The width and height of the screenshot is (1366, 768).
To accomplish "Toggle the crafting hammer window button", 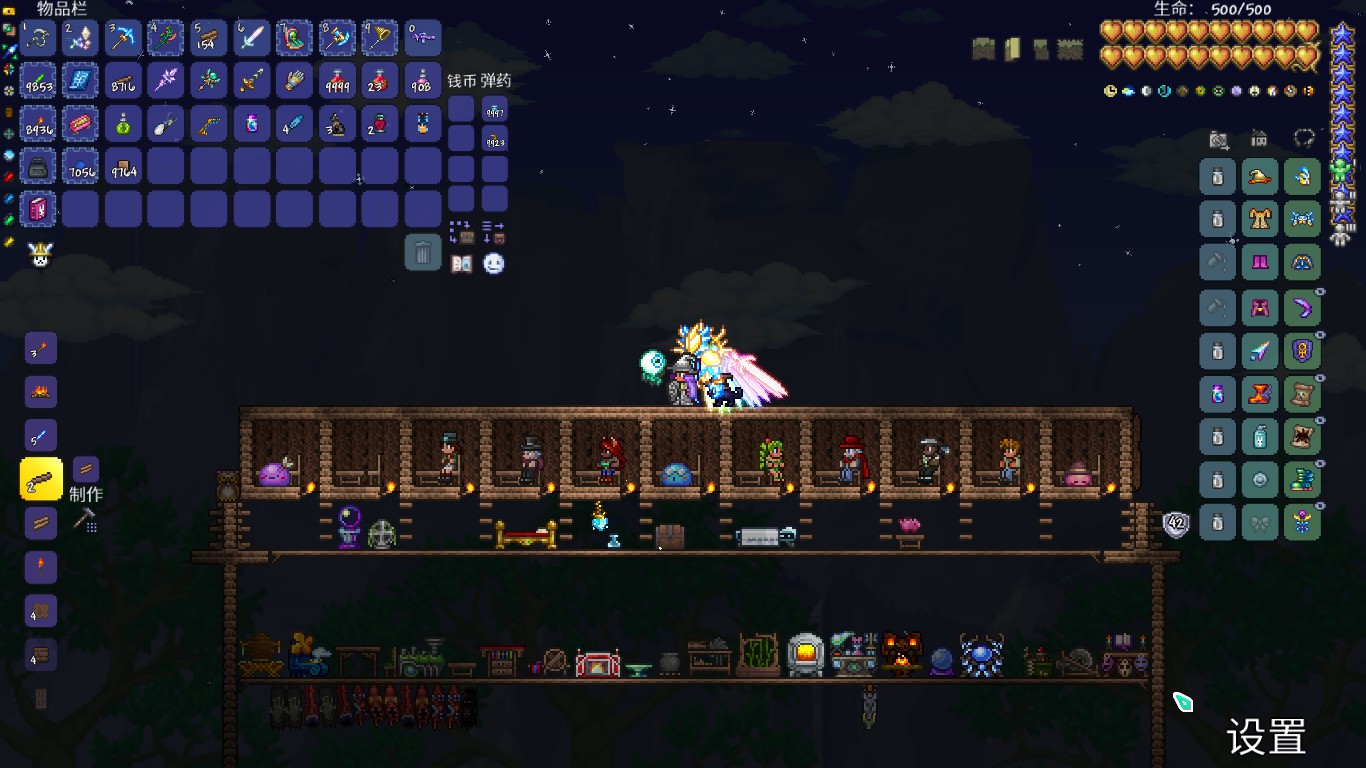I will point(85,520).
